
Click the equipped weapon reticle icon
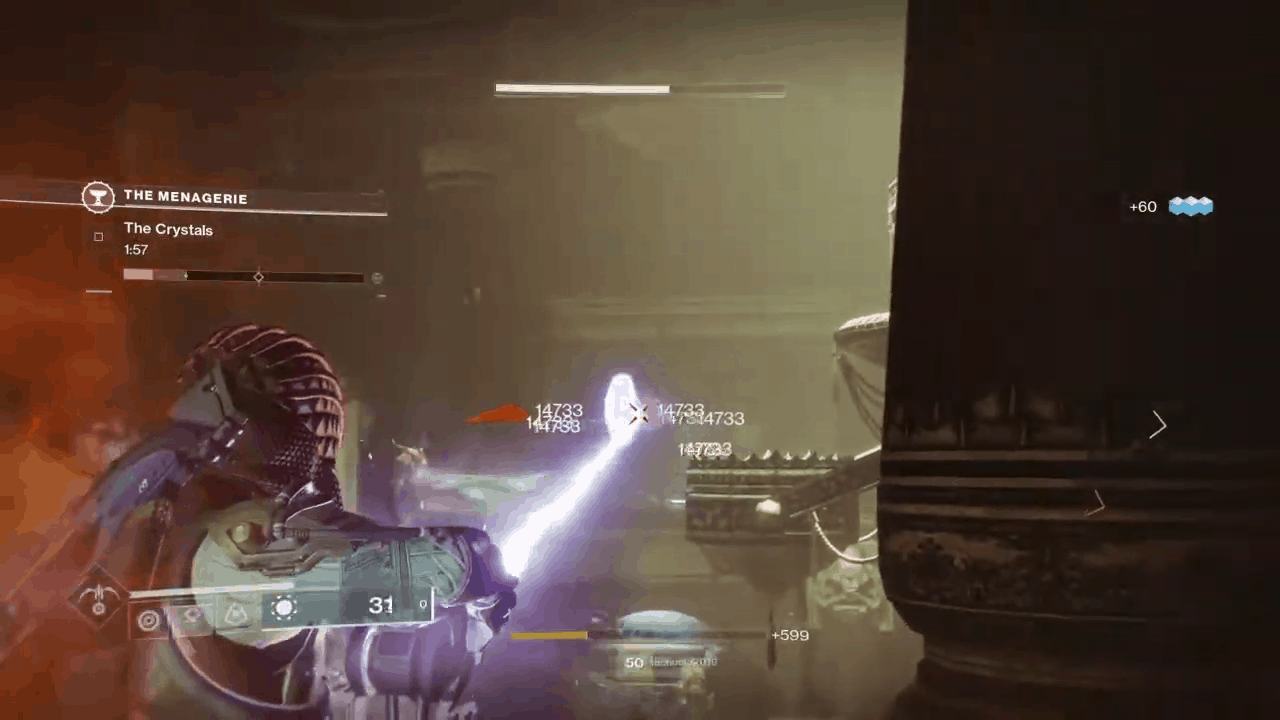tap(284, 606)
